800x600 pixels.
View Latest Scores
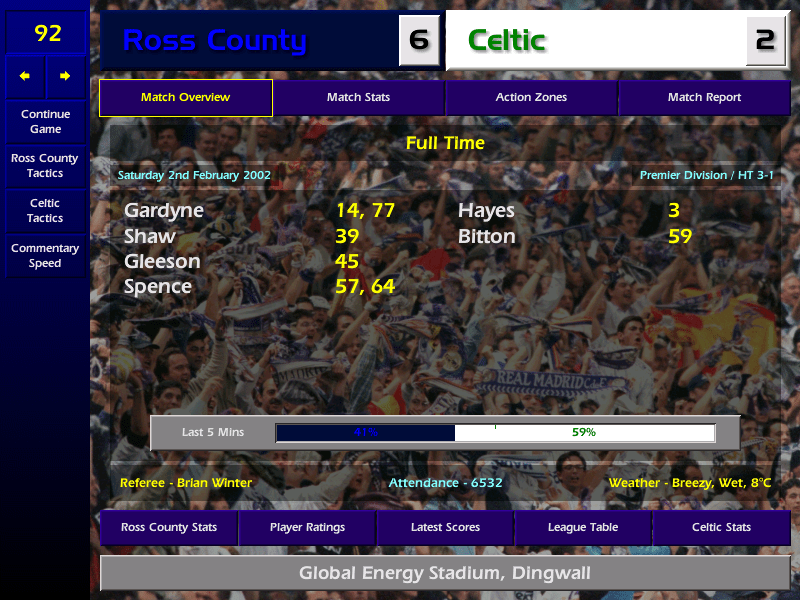(445, 528)
